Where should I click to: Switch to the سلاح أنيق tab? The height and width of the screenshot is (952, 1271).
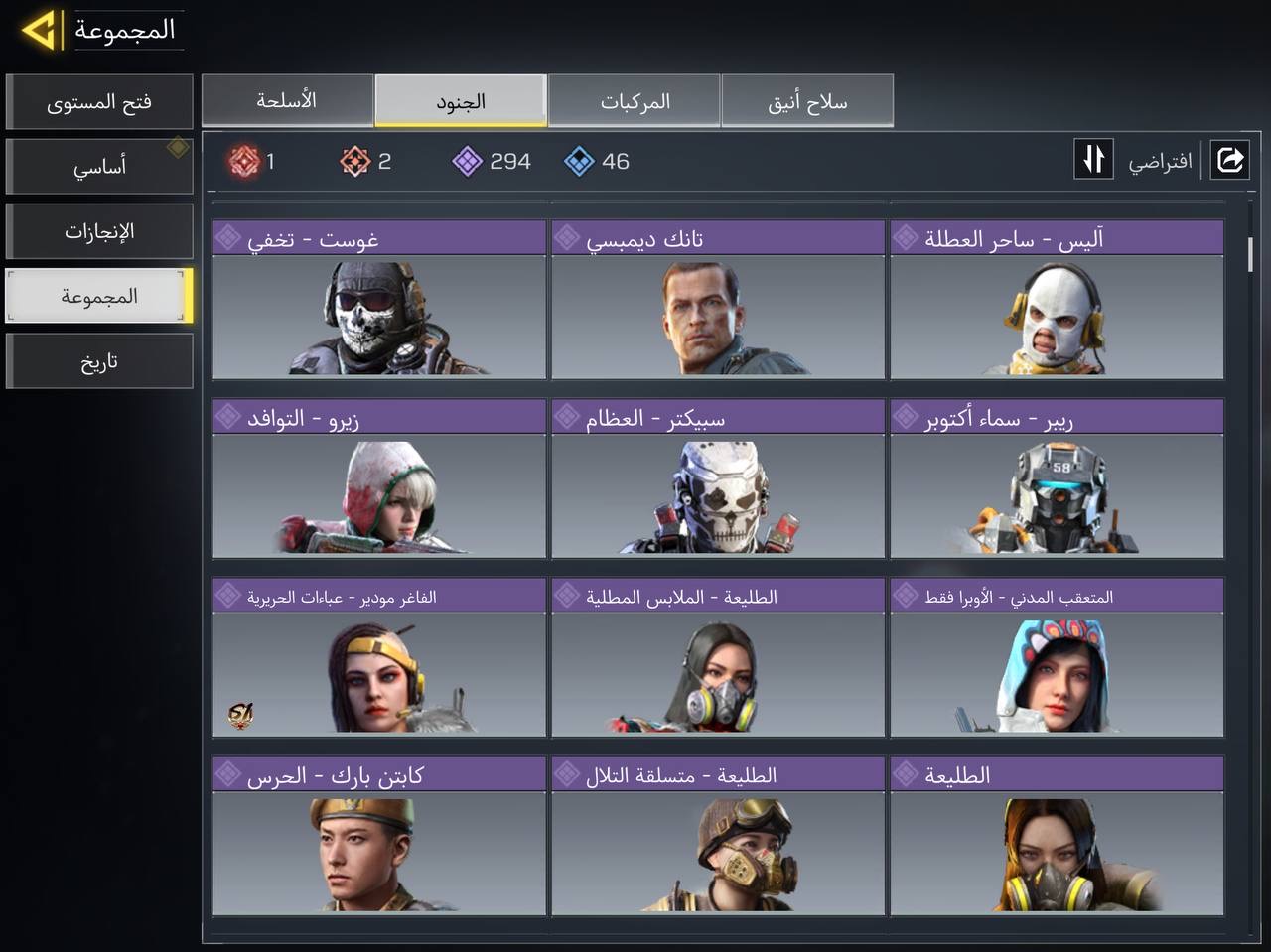pos(807,101)
